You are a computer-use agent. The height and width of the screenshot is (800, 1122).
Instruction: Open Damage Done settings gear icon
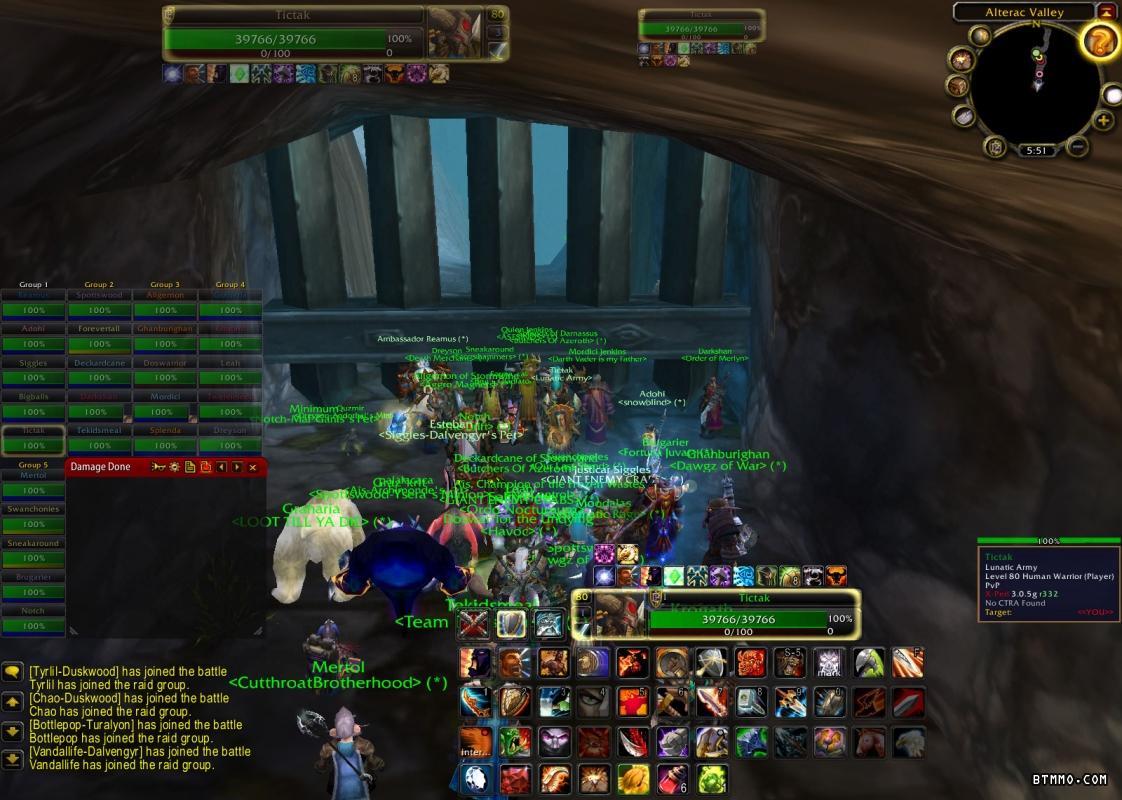[174, 467]
